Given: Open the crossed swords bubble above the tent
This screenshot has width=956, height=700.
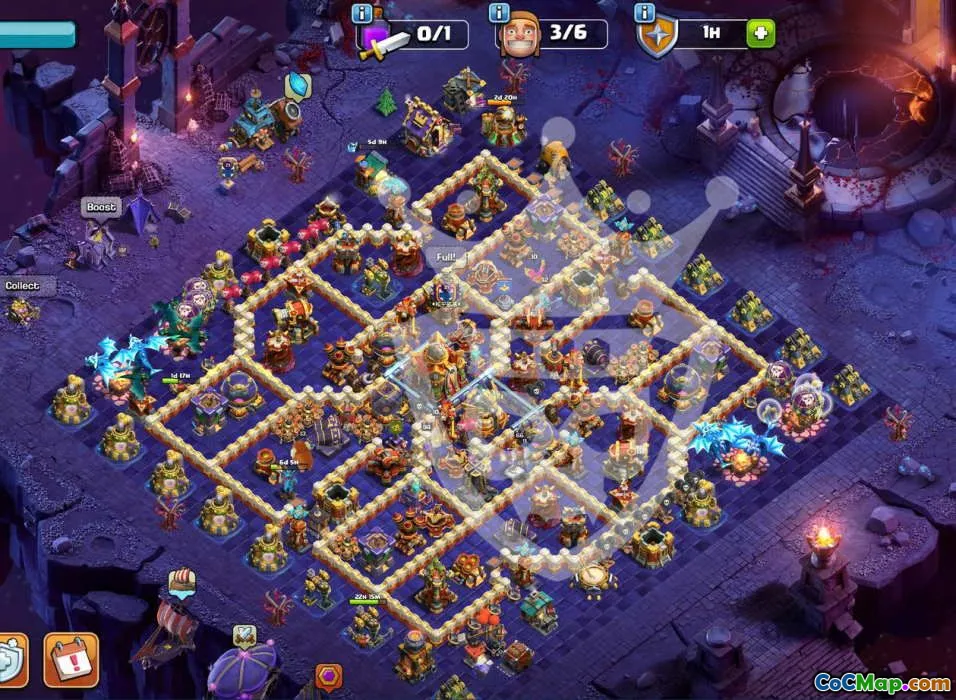Looking at the screenshot, I should [x=243, y=635].
